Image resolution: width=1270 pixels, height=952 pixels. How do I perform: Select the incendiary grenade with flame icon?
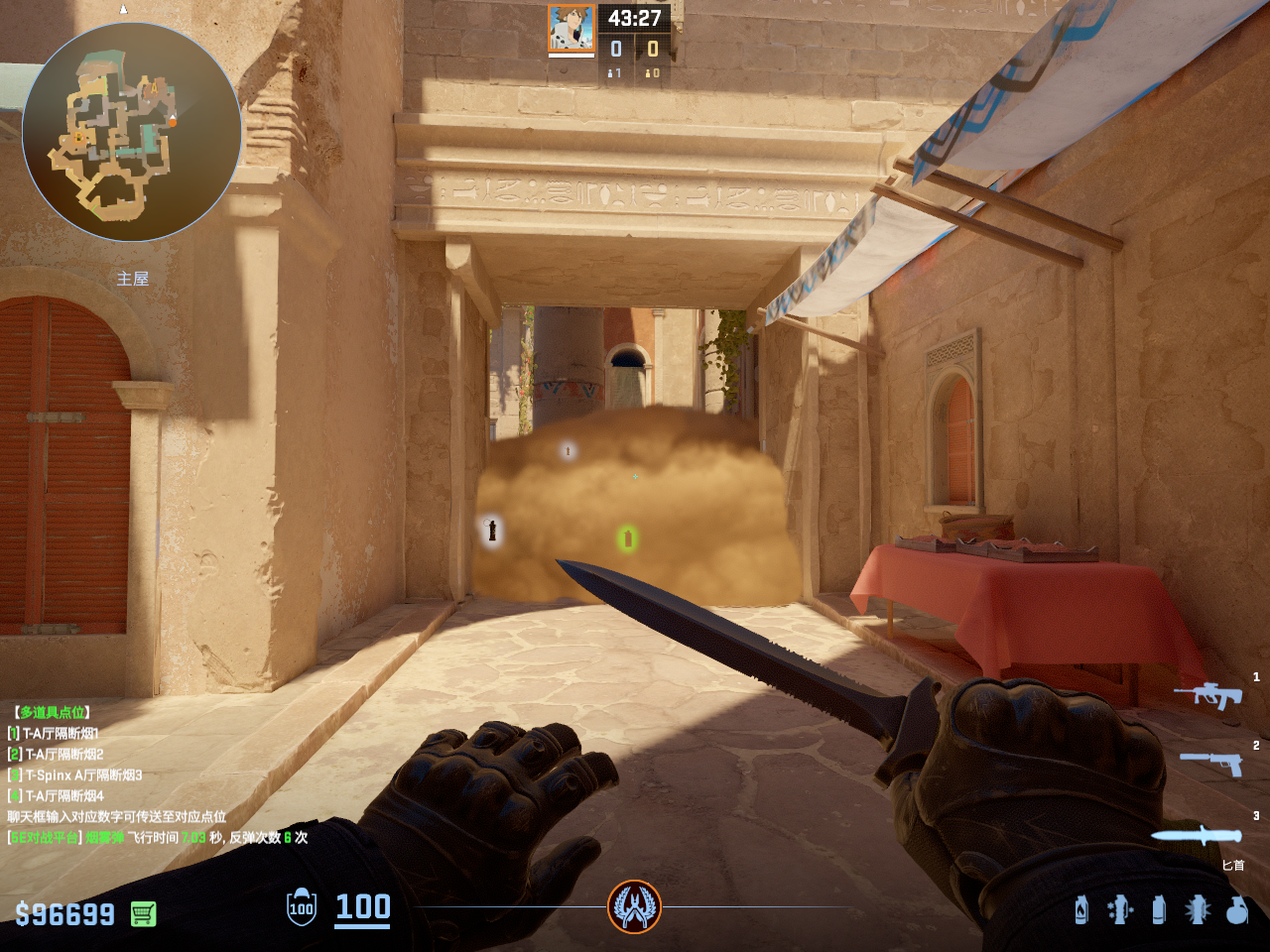(1081, 909)
